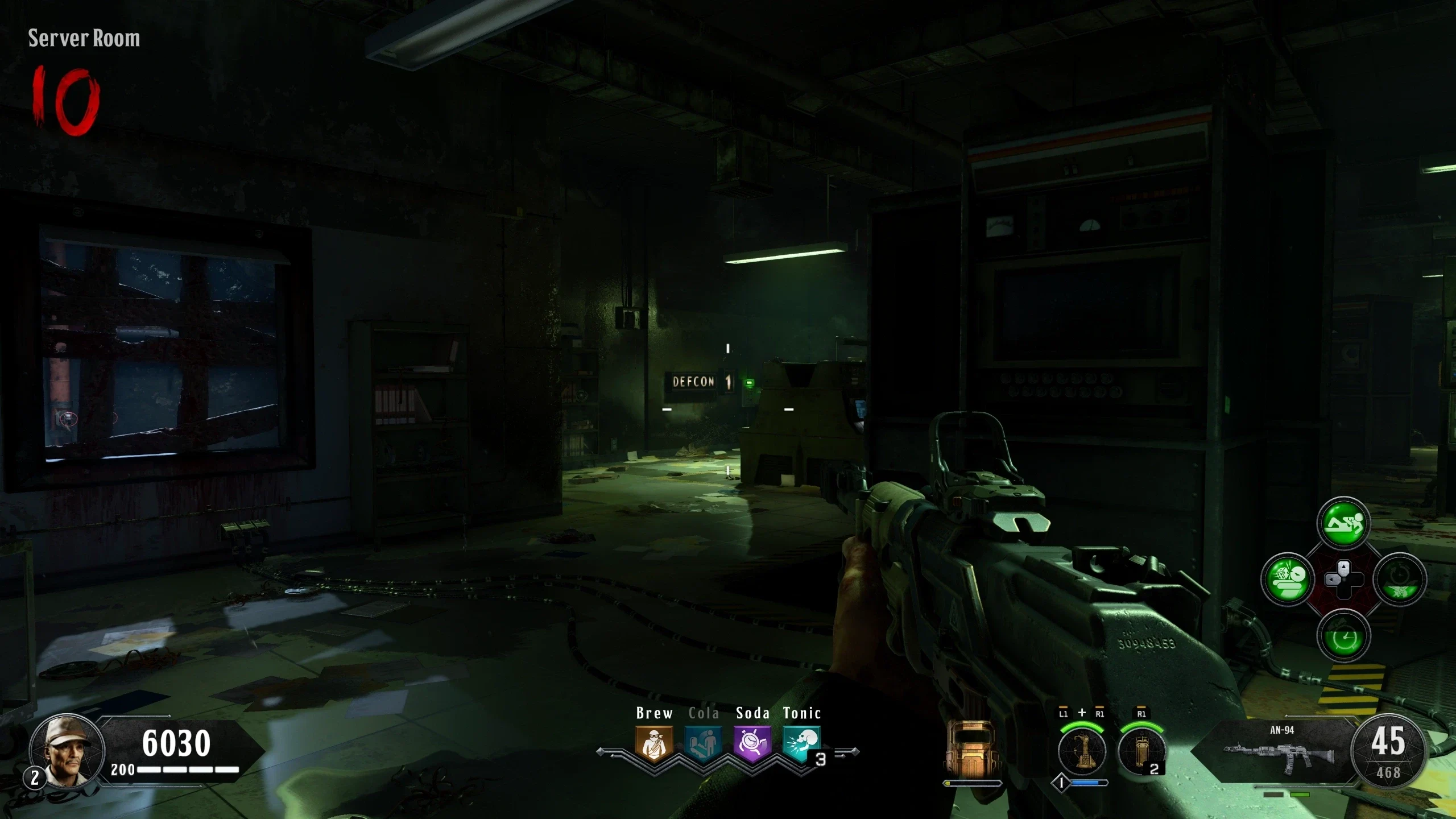Activate the dice and clock elixir
This screenshot has height=819, width=1456.
[x=1287, y=580]
